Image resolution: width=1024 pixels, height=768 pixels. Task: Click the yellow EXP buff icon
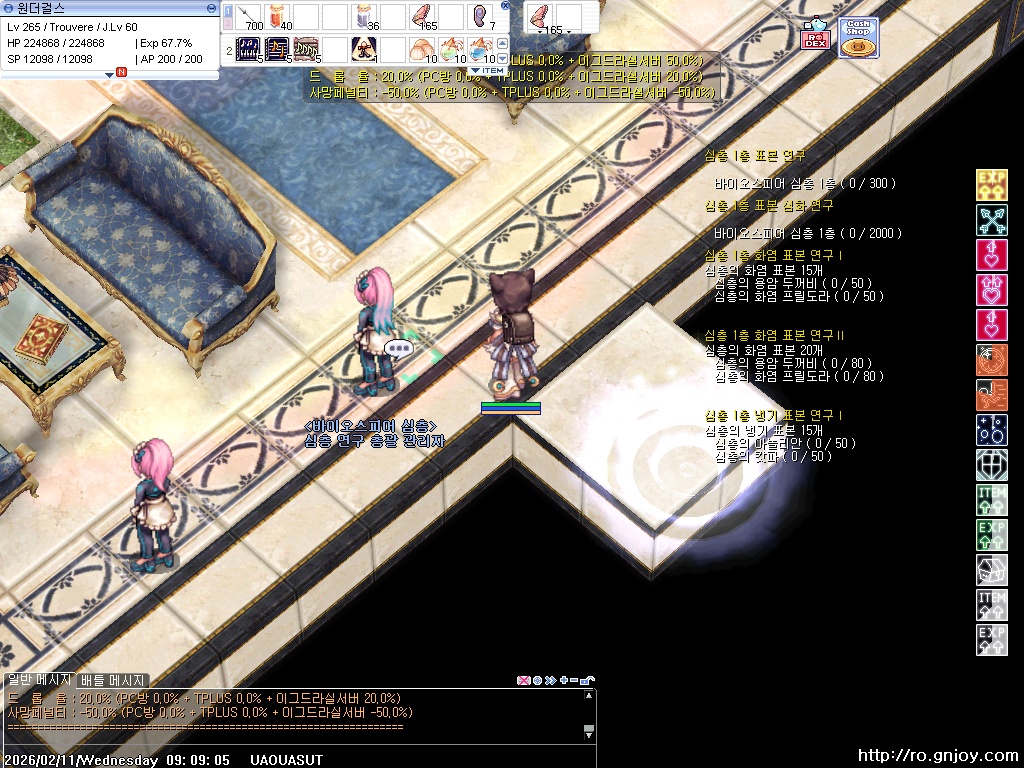click(991, 185)
